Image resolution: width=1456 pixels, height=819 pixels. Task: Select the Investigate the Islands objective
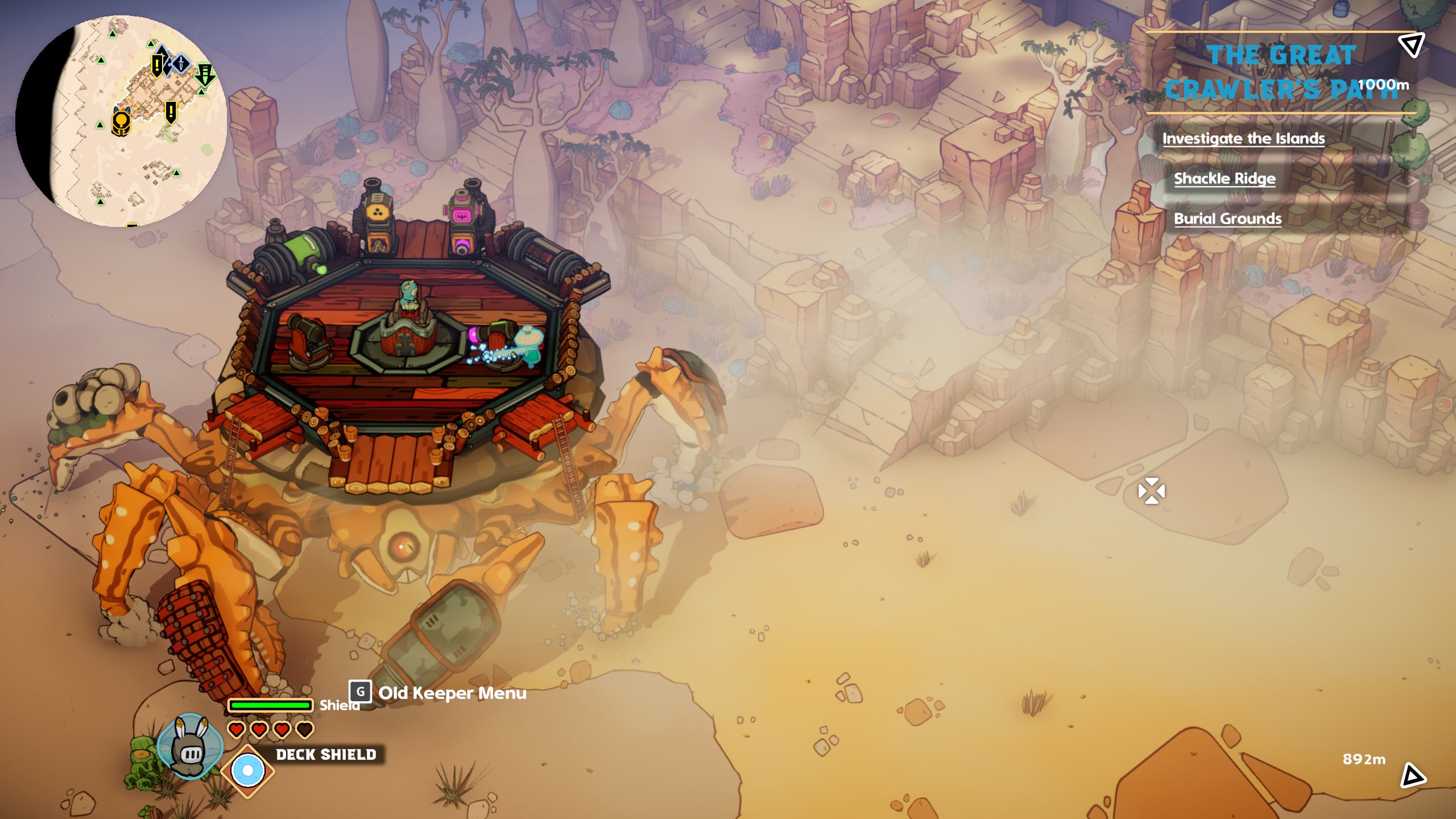click(1243, 139)
